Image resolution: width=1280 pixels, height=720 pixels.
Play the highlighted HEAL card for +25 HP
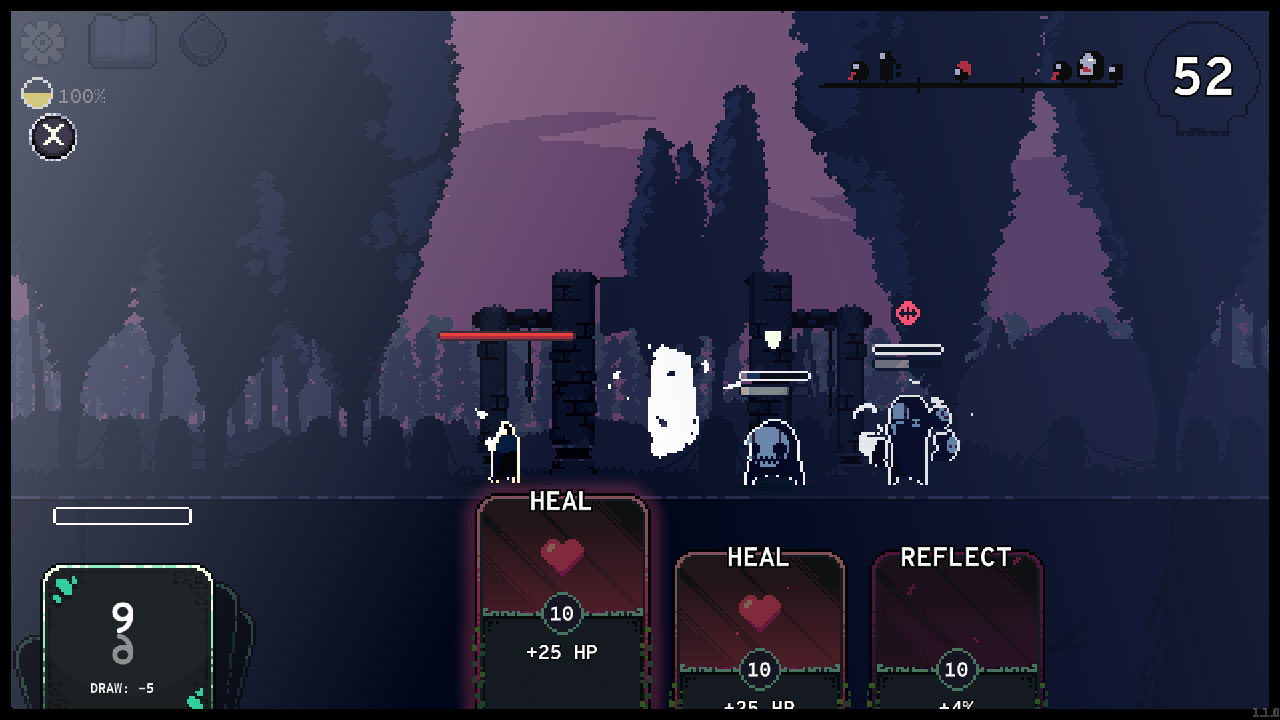tap(560, 600)
